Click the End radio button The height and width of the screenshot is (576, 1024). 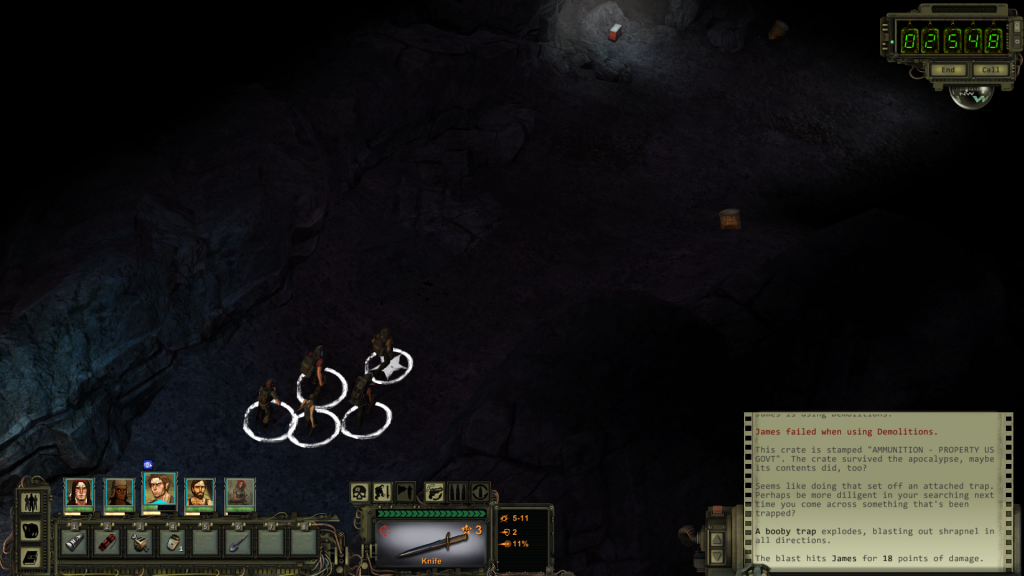click(947, 70)
